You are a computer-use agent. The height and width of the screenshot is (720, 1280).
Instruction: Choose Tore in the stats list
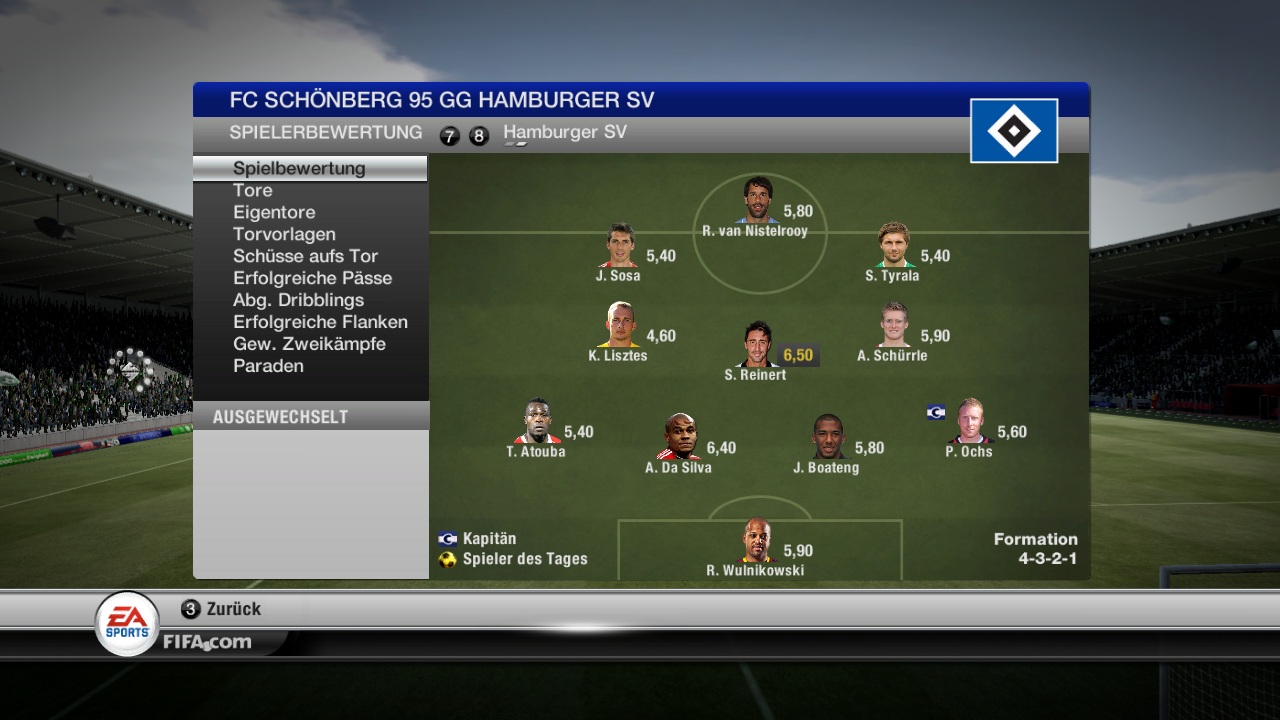(x=253, y=190)
